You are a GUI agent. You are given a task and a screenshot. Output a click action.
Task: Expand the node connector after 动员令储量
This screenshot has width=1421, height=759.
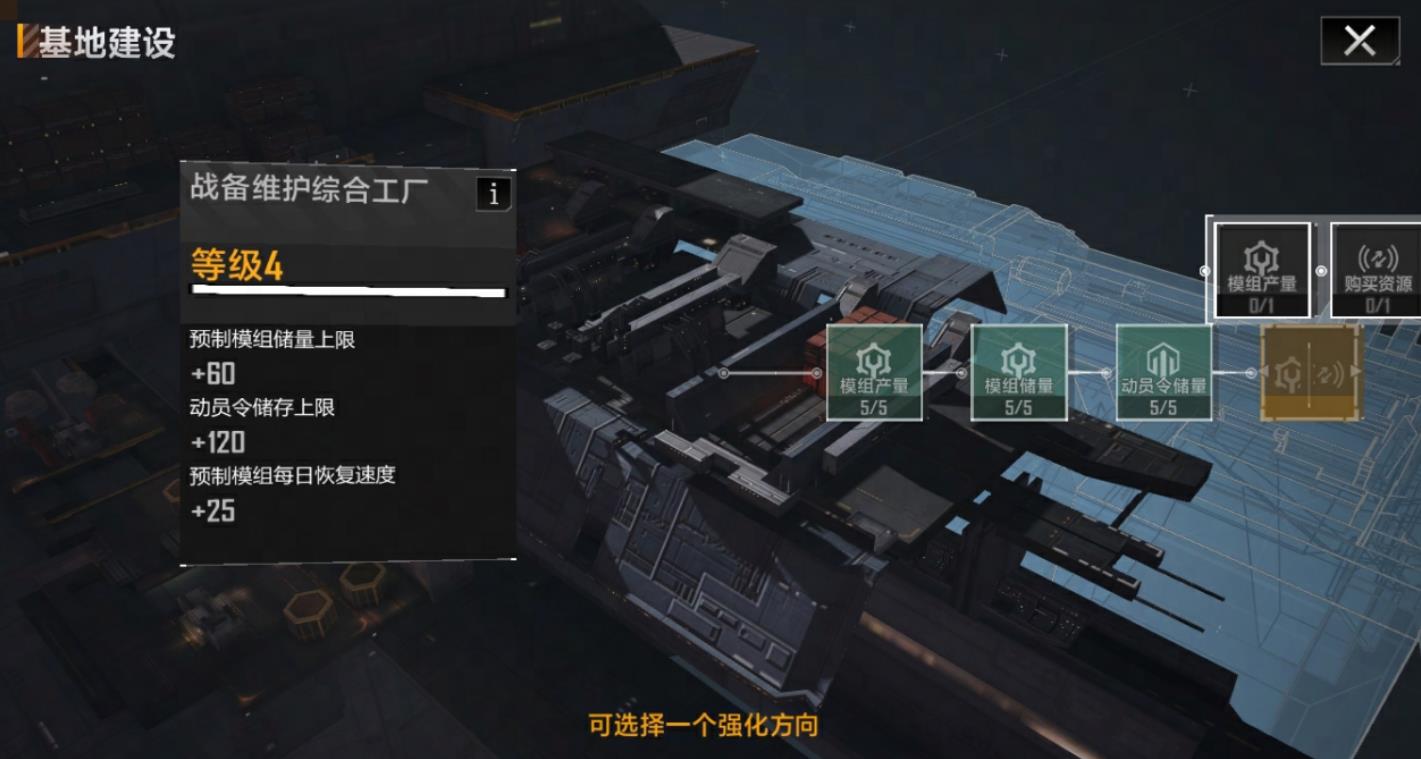pyautogui.click(x=1253, y=370)
